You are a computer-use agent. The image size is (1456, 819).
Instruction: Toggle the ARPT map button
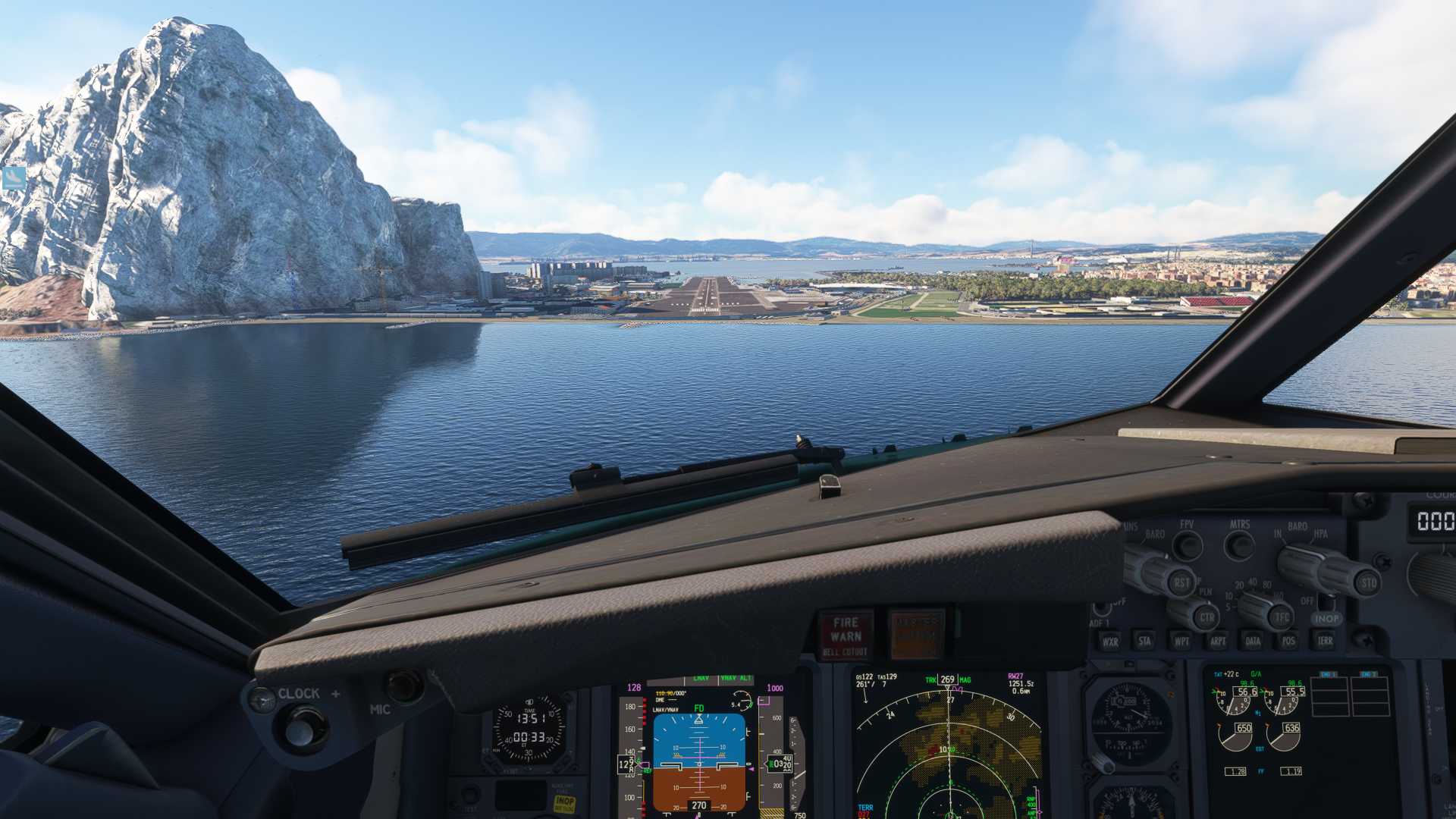pyautogui.click(x=1218, y=642)
